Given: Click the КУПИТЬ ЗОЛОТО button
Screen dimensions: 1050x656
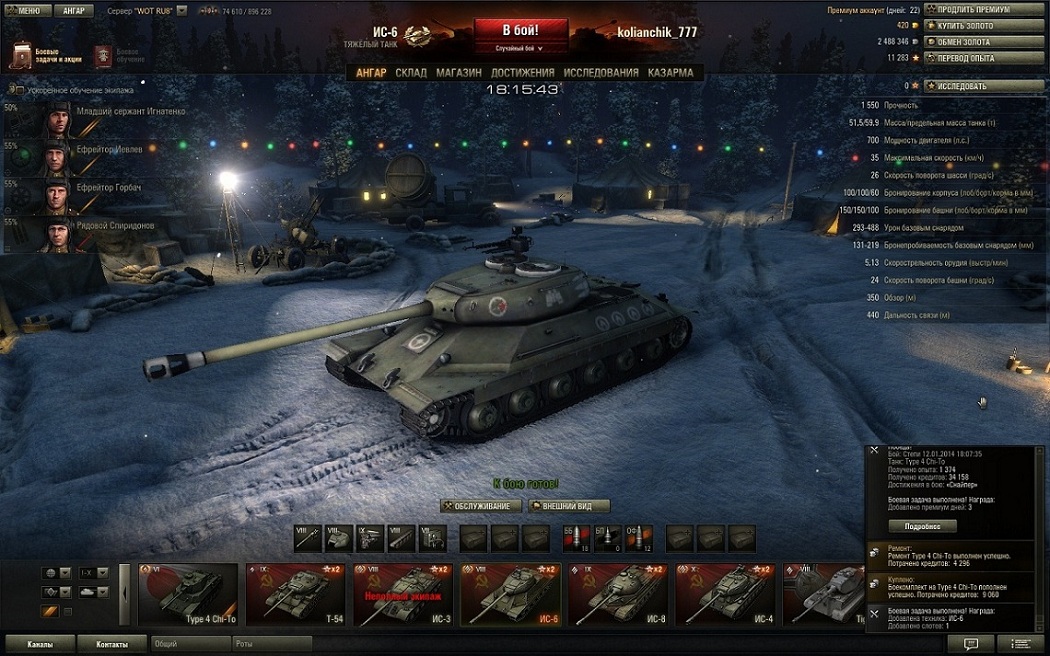Looking at the screenshot, I should click(x=984, y=26).
